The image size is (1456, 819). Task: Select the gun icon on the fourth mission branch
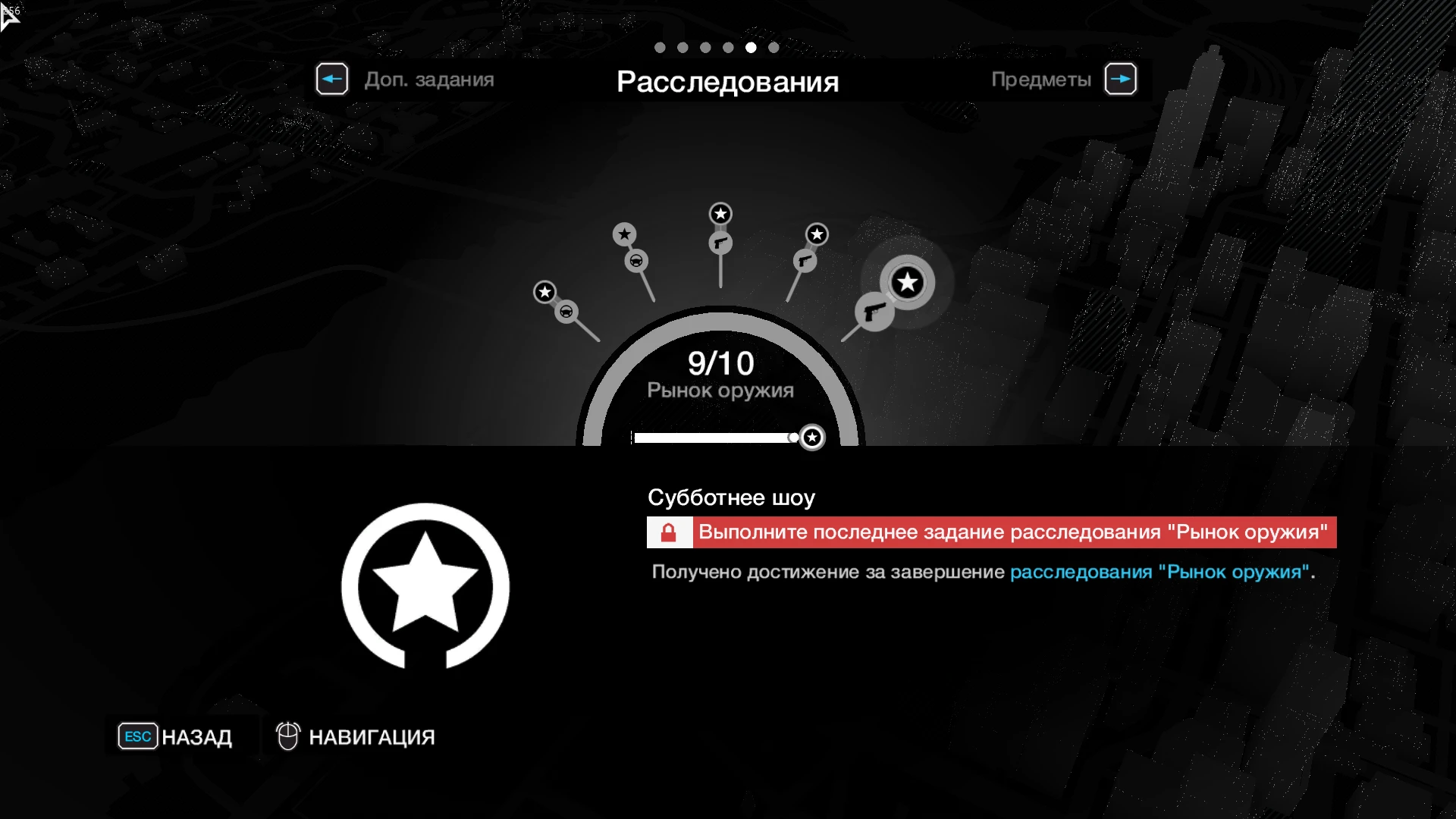click(x=804, y=260)
